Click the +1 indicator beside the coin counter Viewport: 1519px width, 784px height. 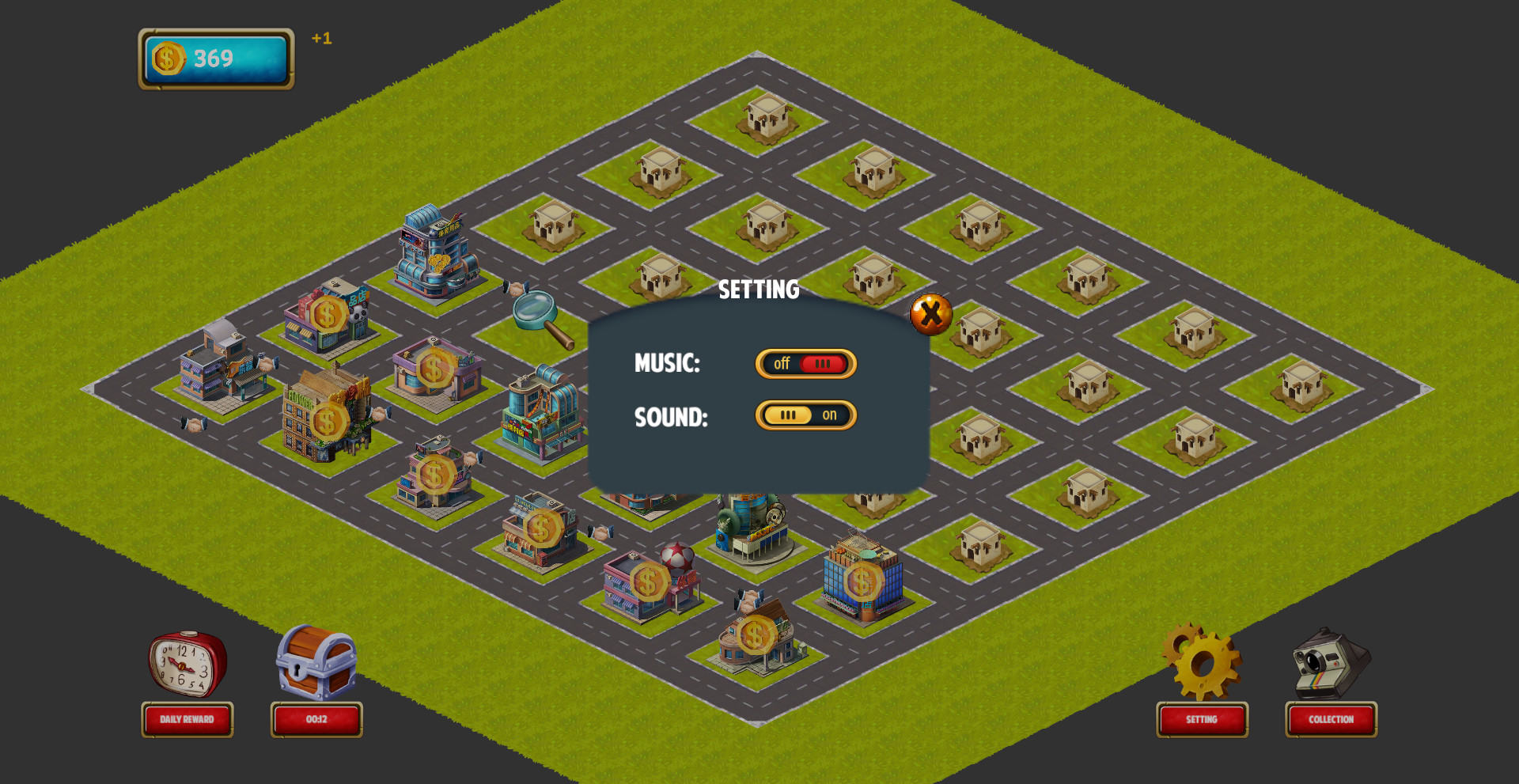click(320, 37)
